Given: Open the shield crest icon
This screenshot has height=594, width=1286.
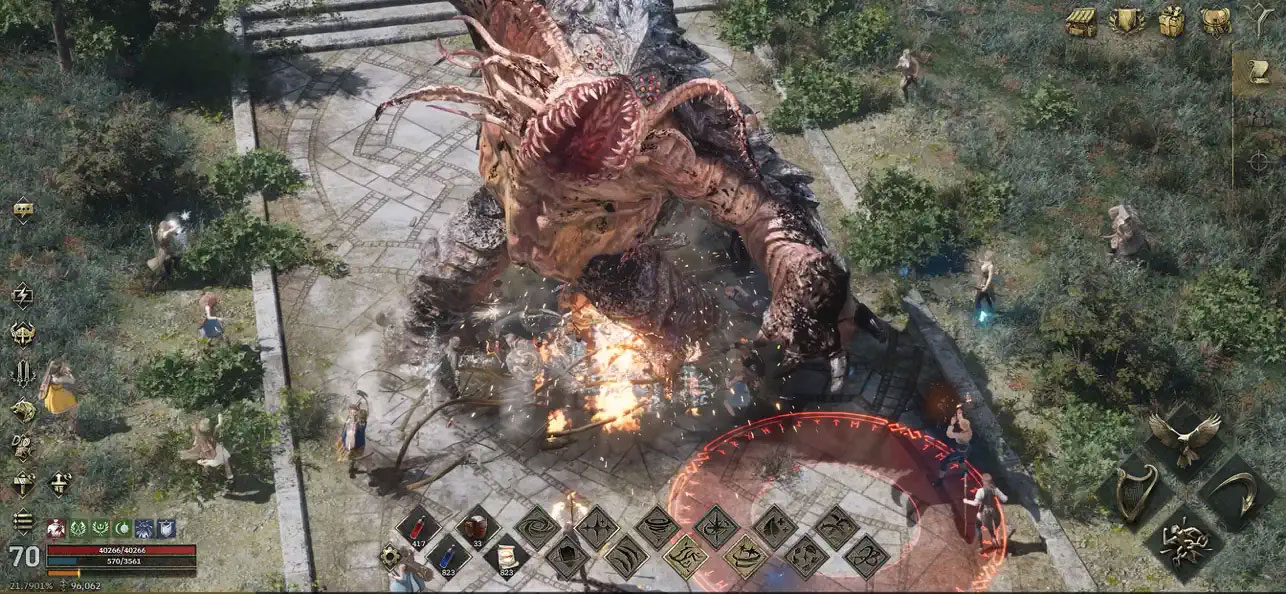Looking at the screenshot, I should (x=1127, y=21).
